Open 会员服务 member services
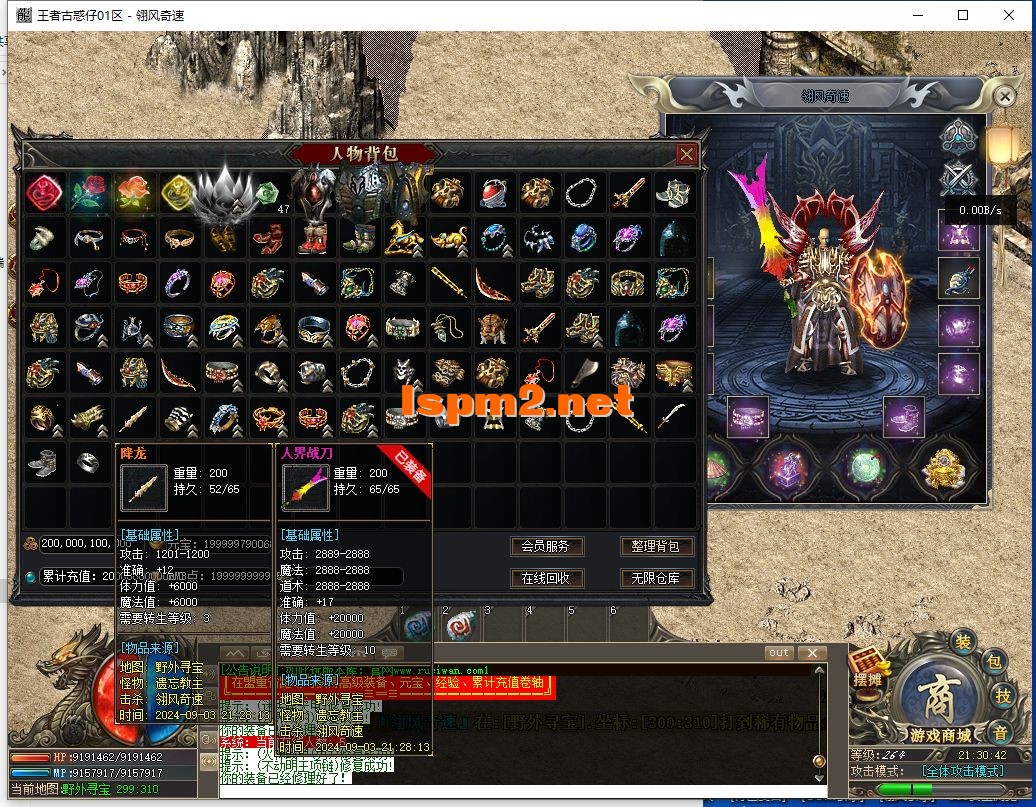 point(545,546)
